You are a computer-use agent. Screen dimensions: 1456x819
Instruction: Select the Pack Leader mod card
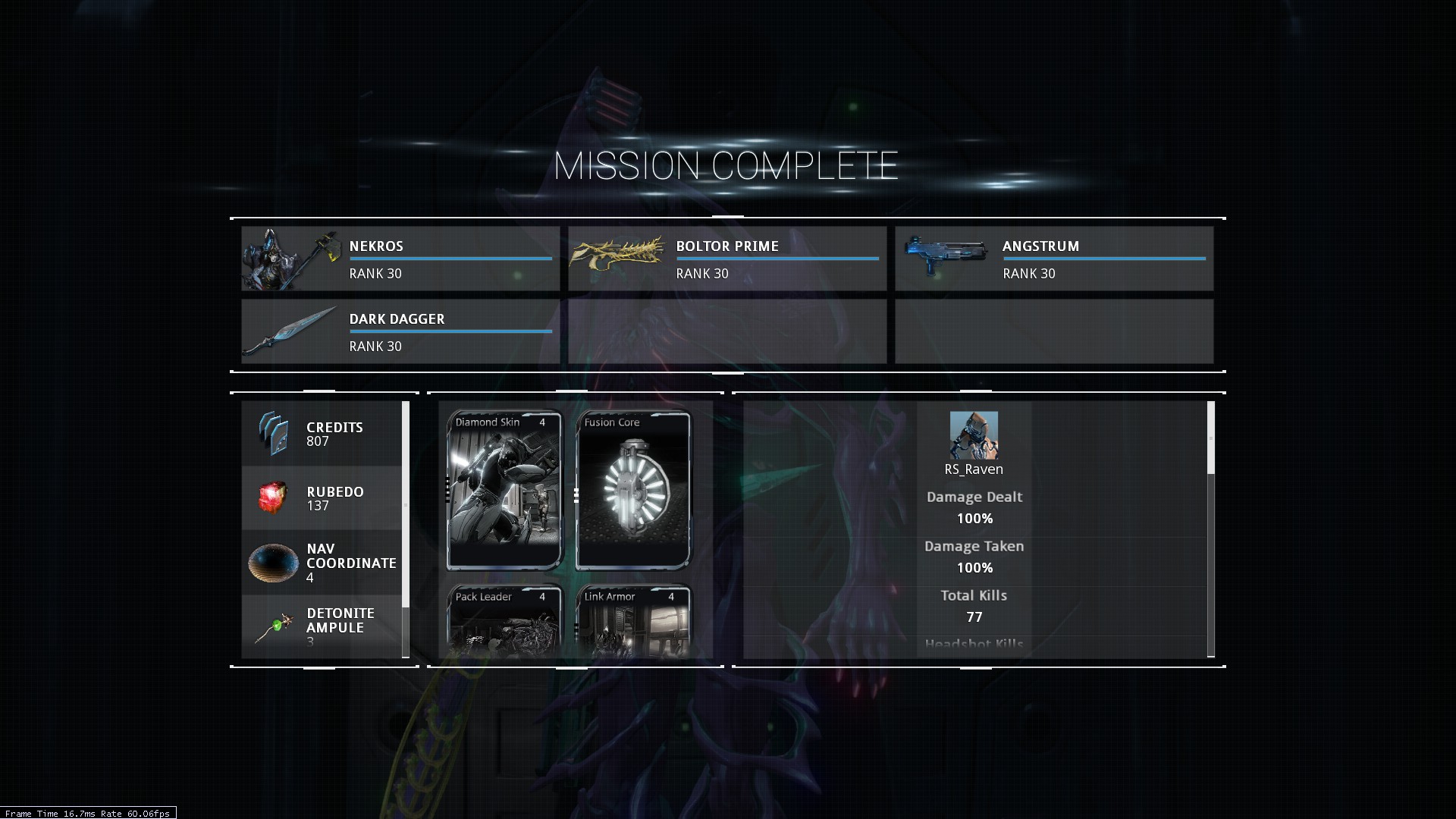tap(504, 620)
